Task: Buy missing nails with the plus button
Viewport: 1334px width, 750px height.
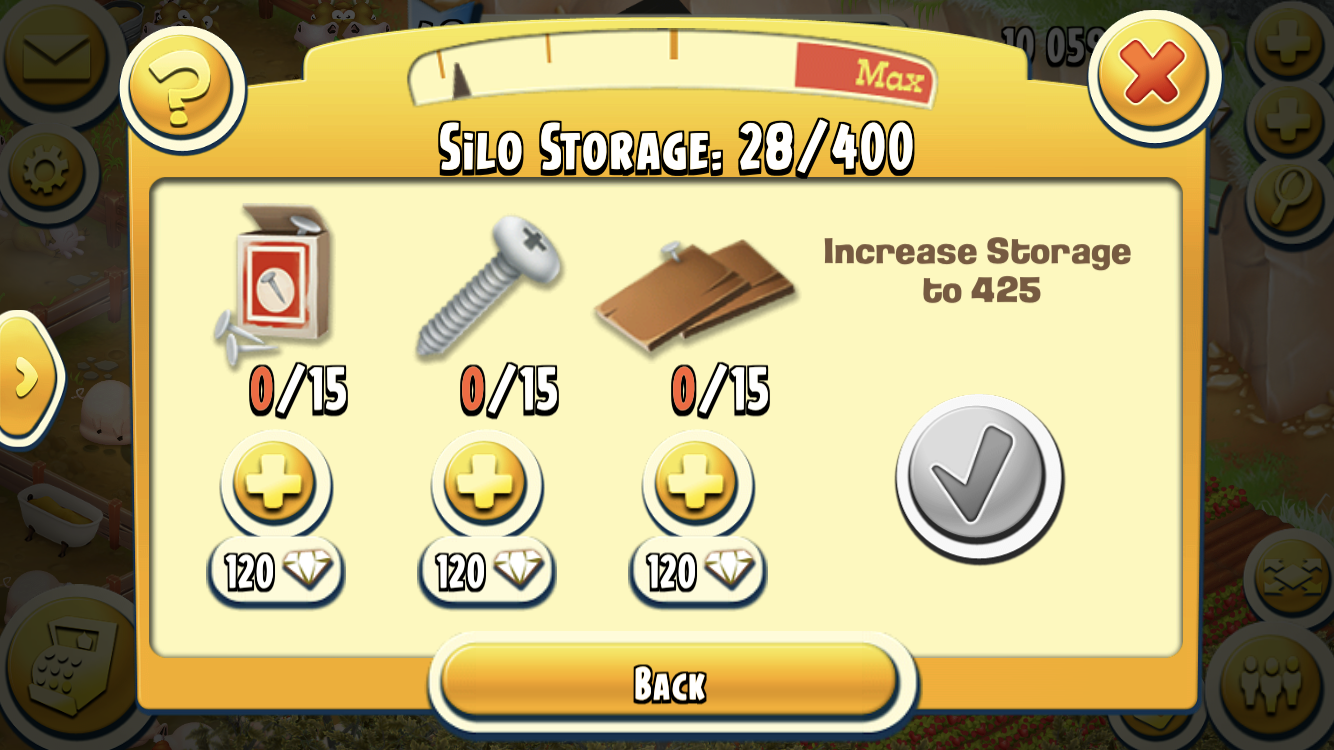Action: [x=274, y=483]
